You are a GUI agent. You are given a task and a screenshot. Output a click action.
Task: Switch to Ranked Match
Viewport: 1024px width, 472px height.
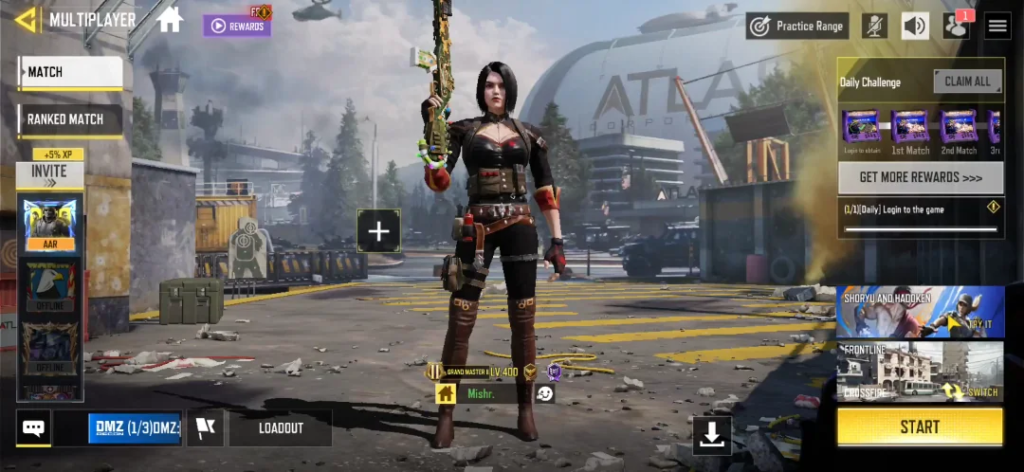(x=70, y=120)
